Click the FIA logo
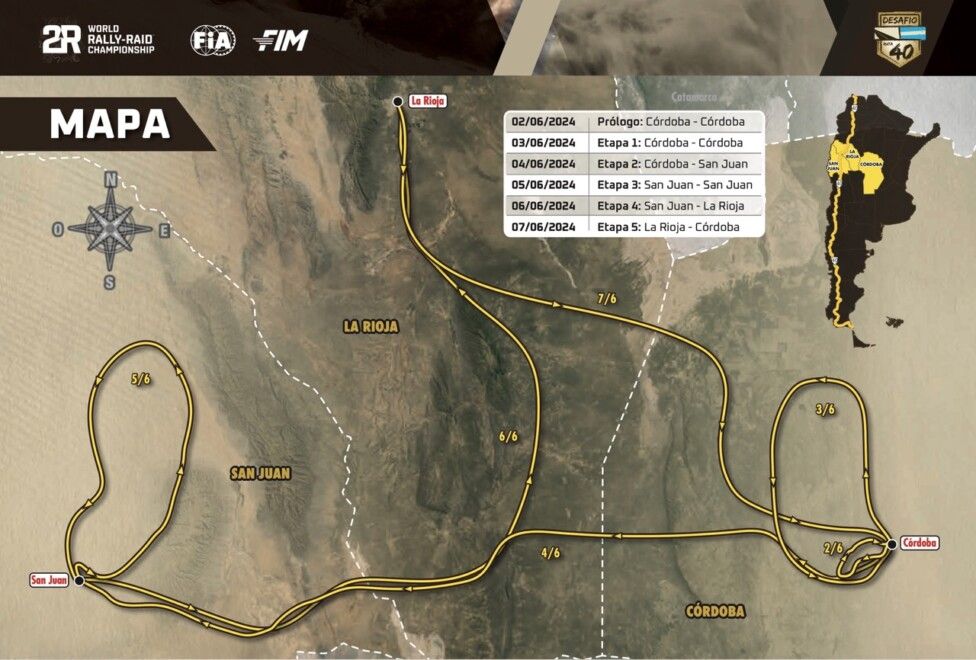Viewport: 976px width, 660px height. [211, 40]
